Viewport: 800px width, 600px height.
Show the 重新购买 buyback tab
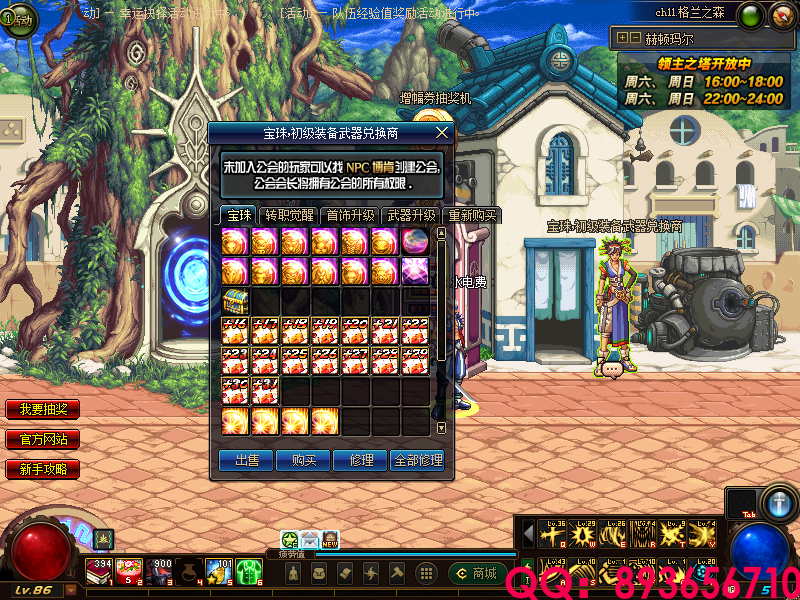(472, 215)
